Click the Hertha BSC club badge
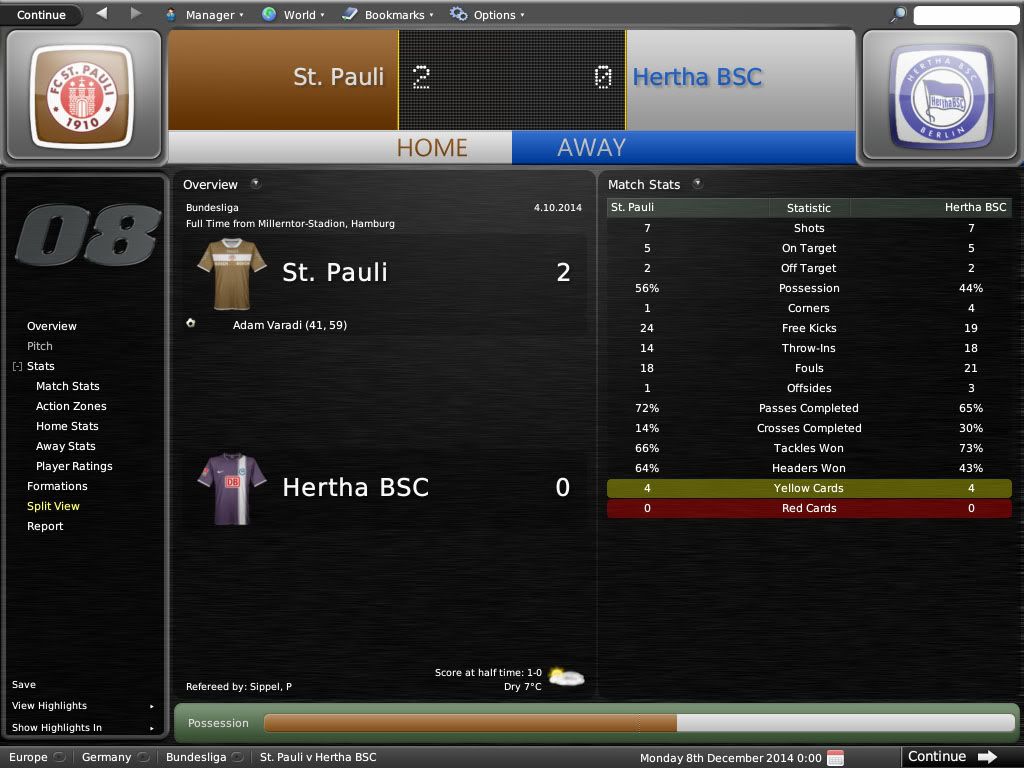The width and height of the screenshot is (1024, 768). [x=940, y=95]
